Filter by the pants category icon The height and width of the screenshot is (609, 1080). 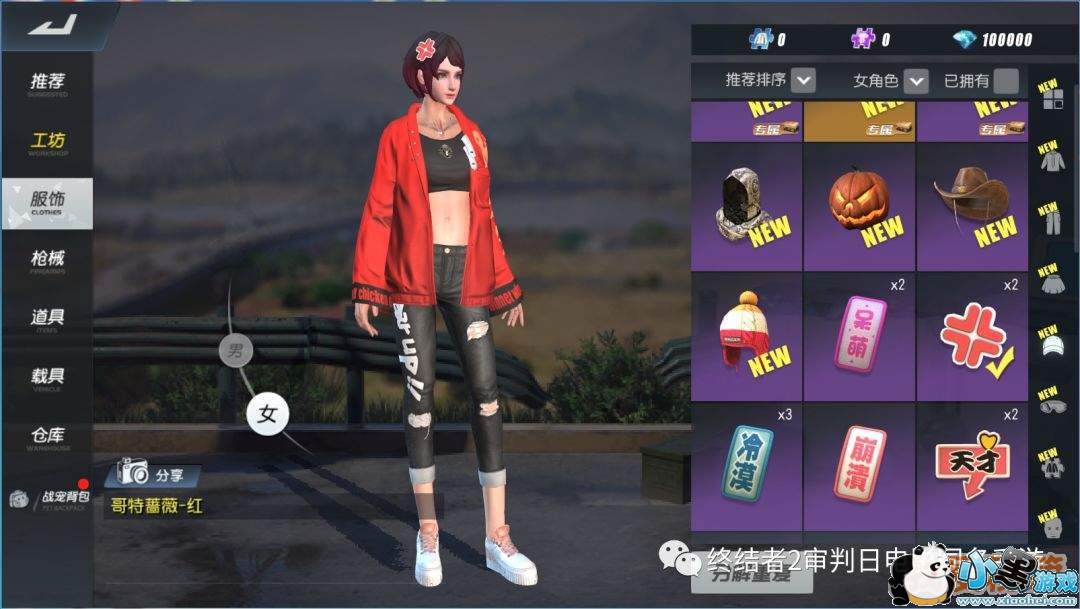tap(1049, 222)
